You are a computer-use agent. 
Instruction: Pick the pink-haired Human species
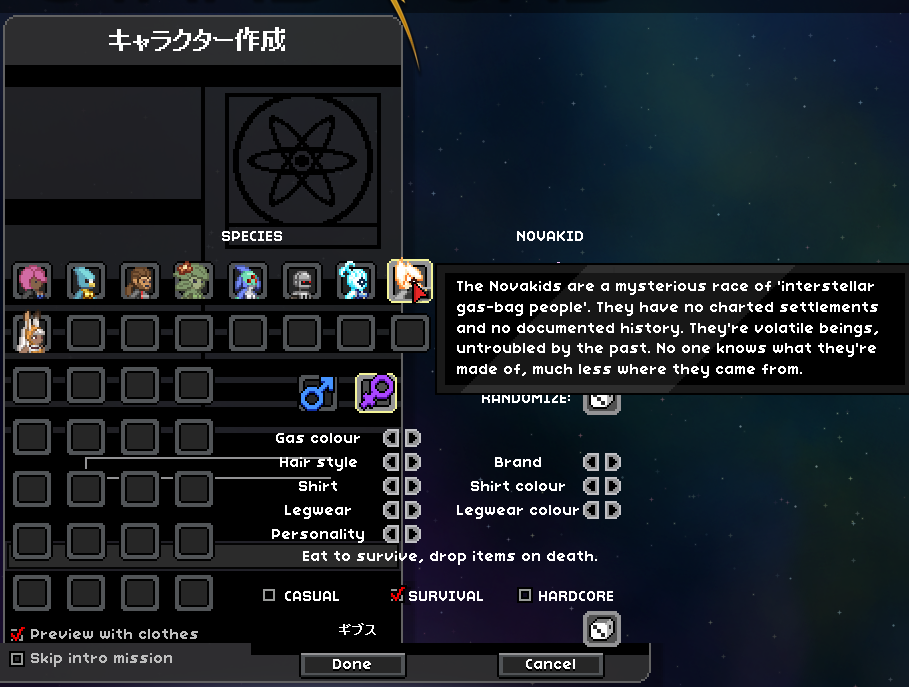[32, 281]
